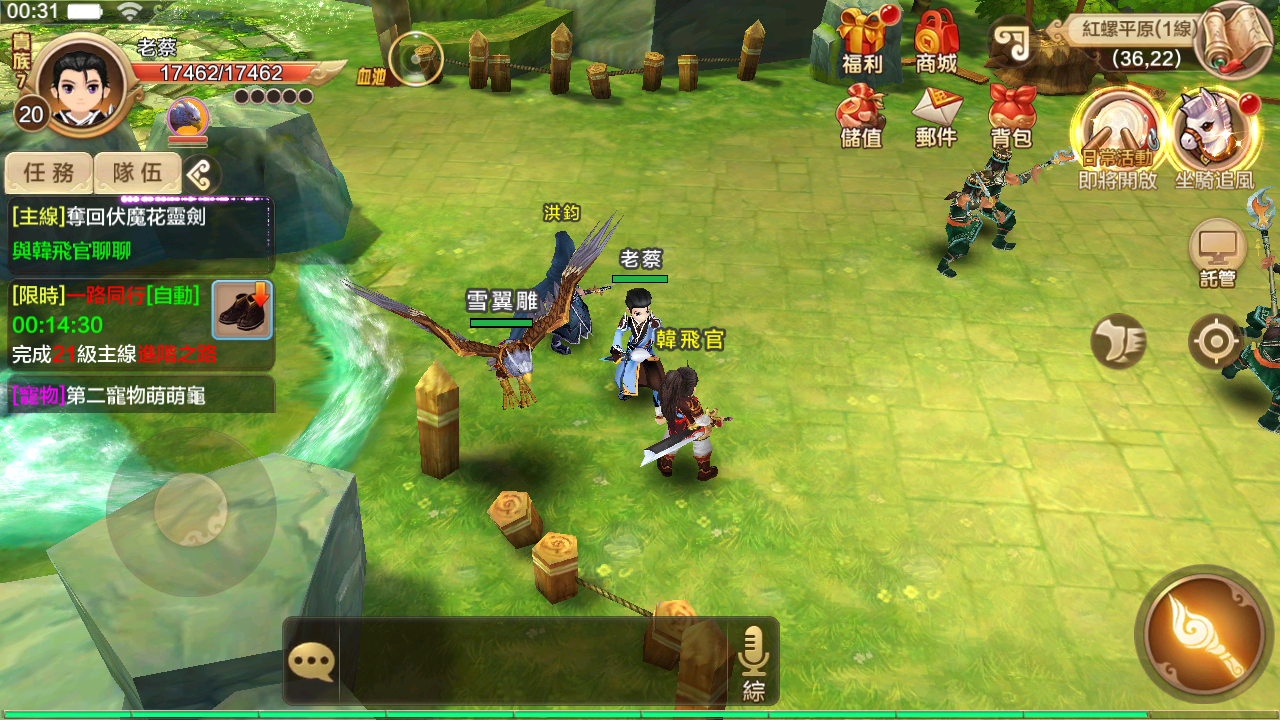Open the 福利 welfare gift icon
The image size is (1280, 720).
click(x=860, y=38)
